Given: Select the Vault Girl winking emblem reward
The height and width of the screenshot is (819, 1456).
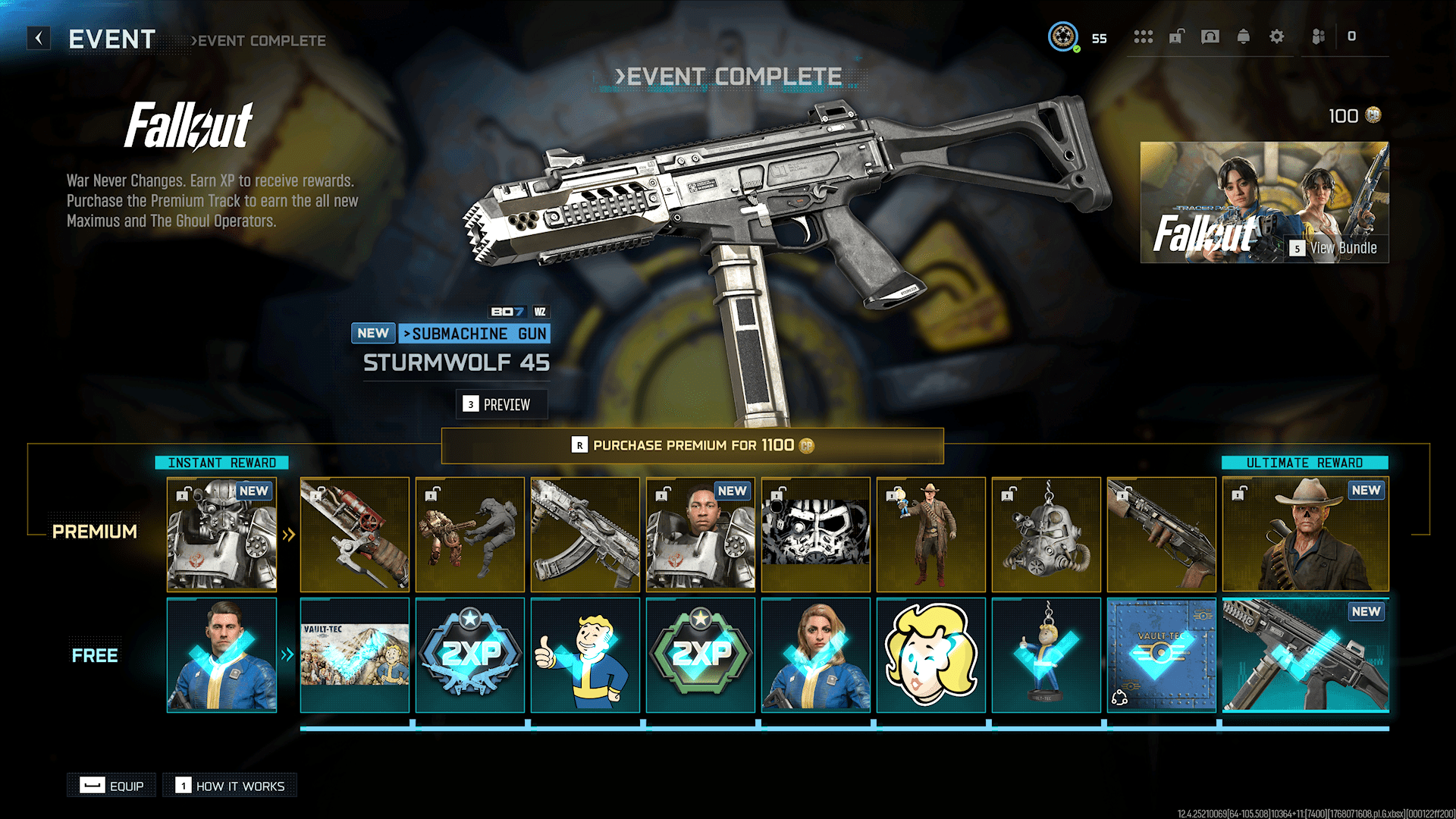Looking at the screenshot, I should [930, 655].
